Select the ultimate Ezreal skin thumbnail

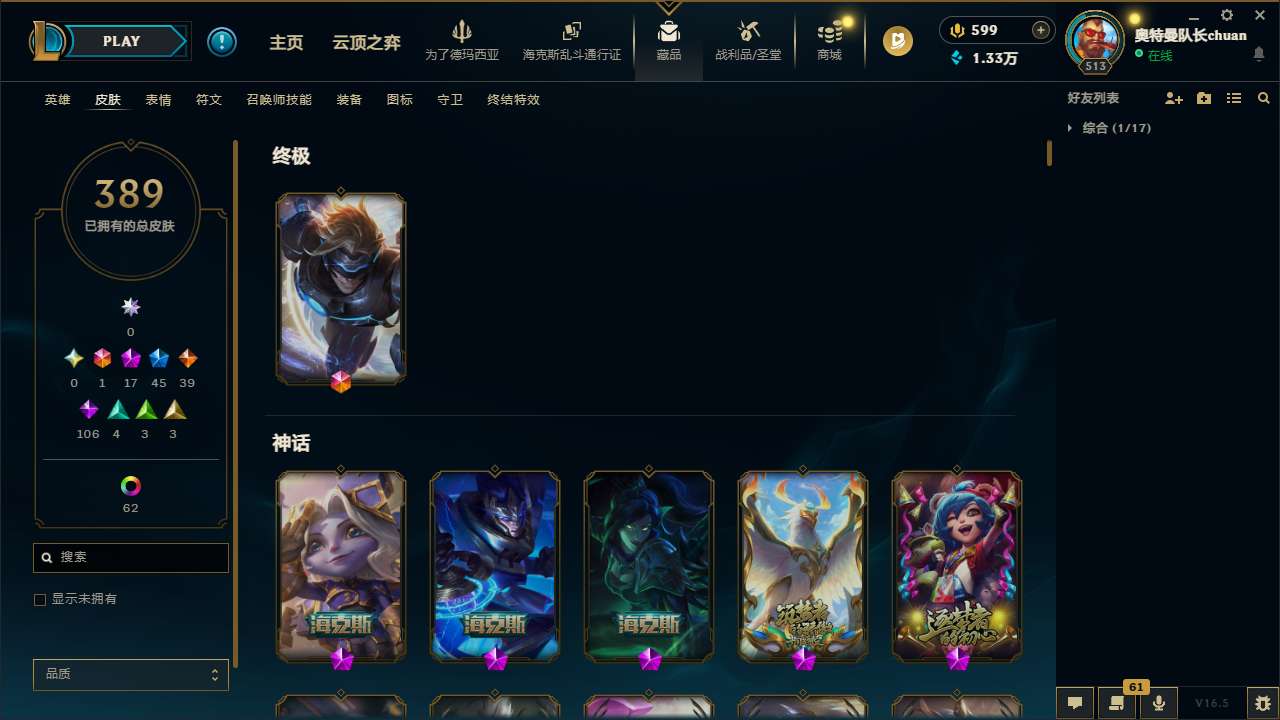pos(341,289)
